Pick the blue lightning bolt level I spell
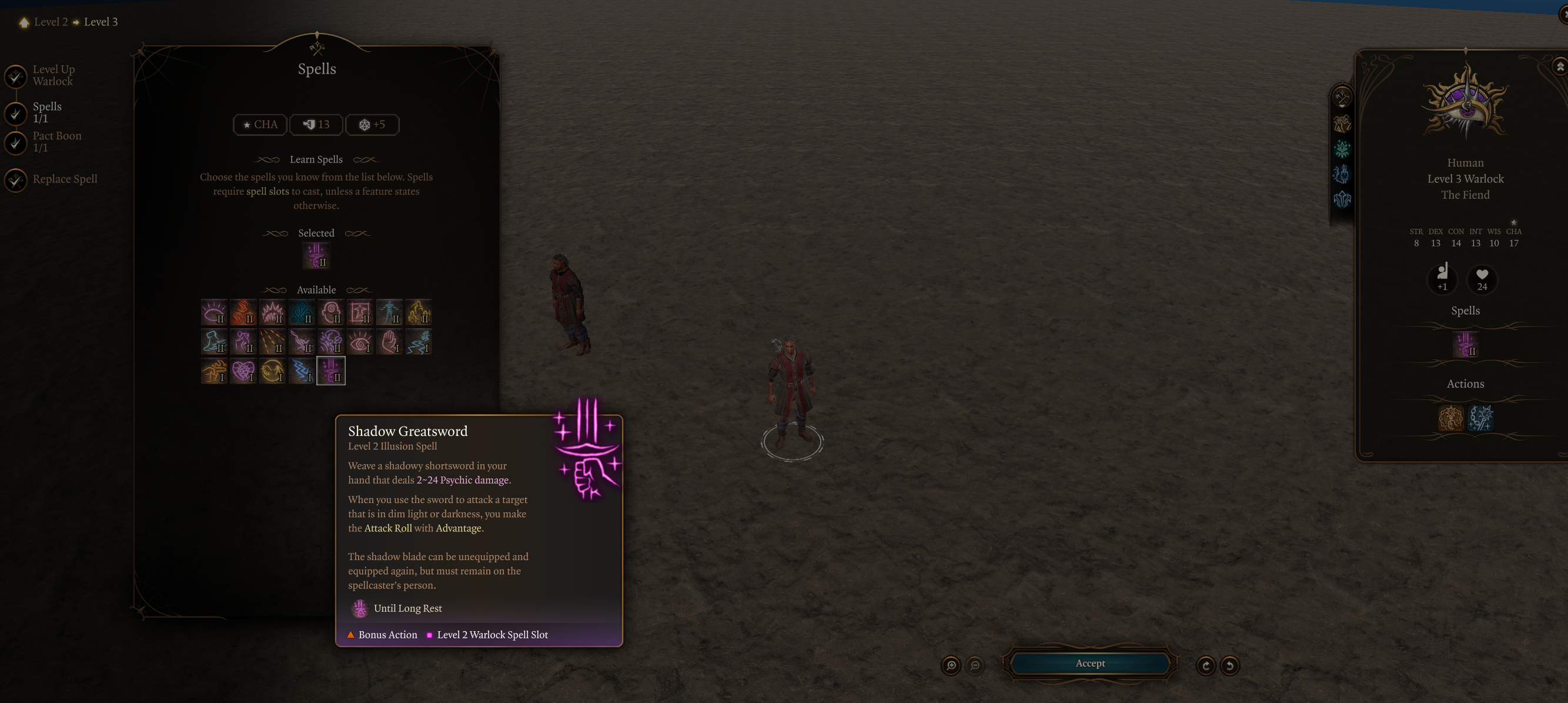The image size is (1568, 703). pos(301,371)
